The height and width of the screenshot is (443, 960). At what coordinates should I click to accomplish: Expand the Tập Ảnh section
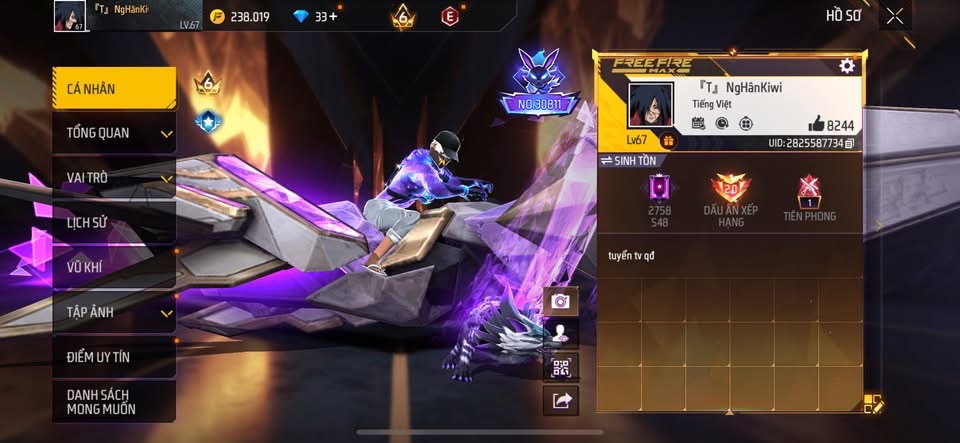click(x=114, y=312)
